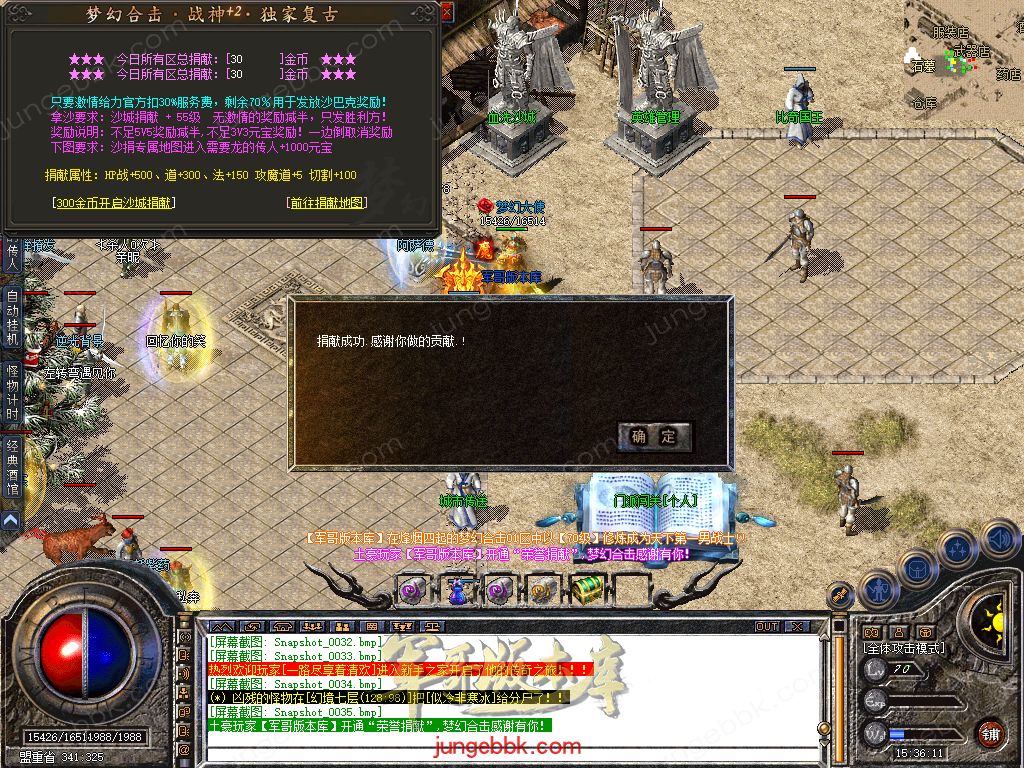
Task: Open the 怪物计时 side tab
Action: pos(12,393)
